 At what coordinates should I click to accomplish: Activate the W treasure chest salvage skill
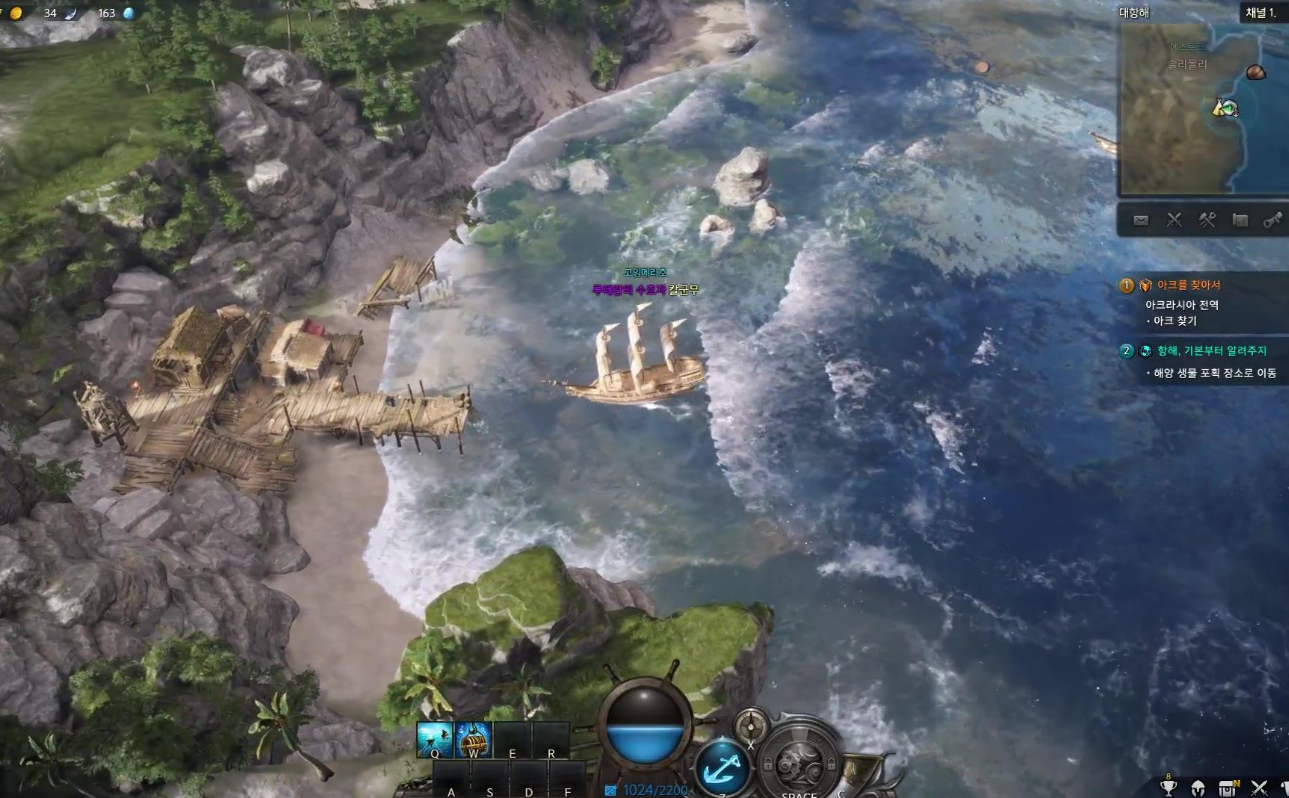click(473, 739)
